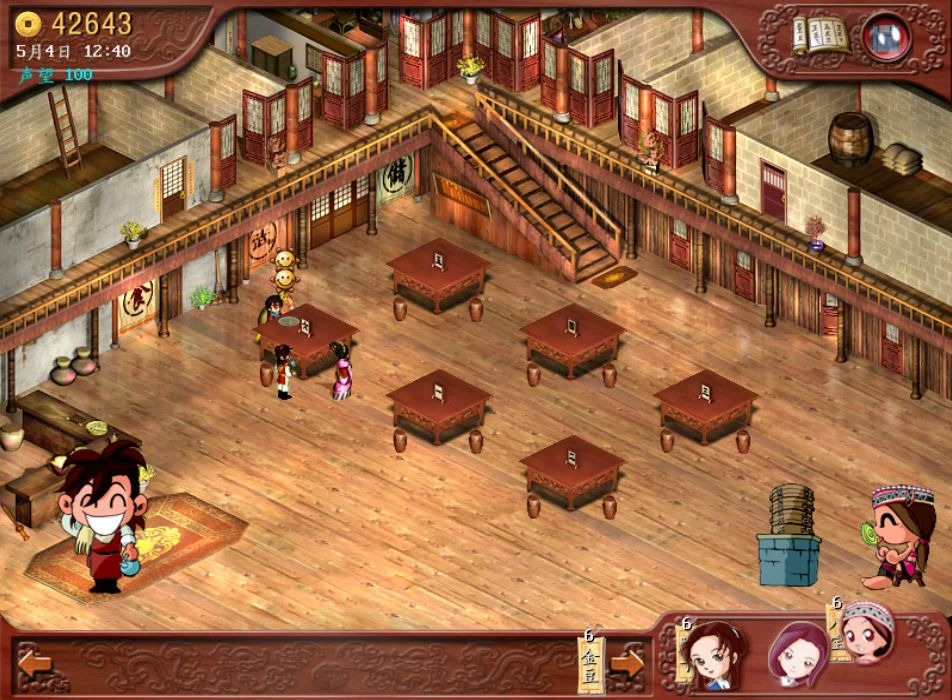Select the brown-haired girl portrait
Screen dimensions: 952x700
pyautogui.click(x=711, y=652)
